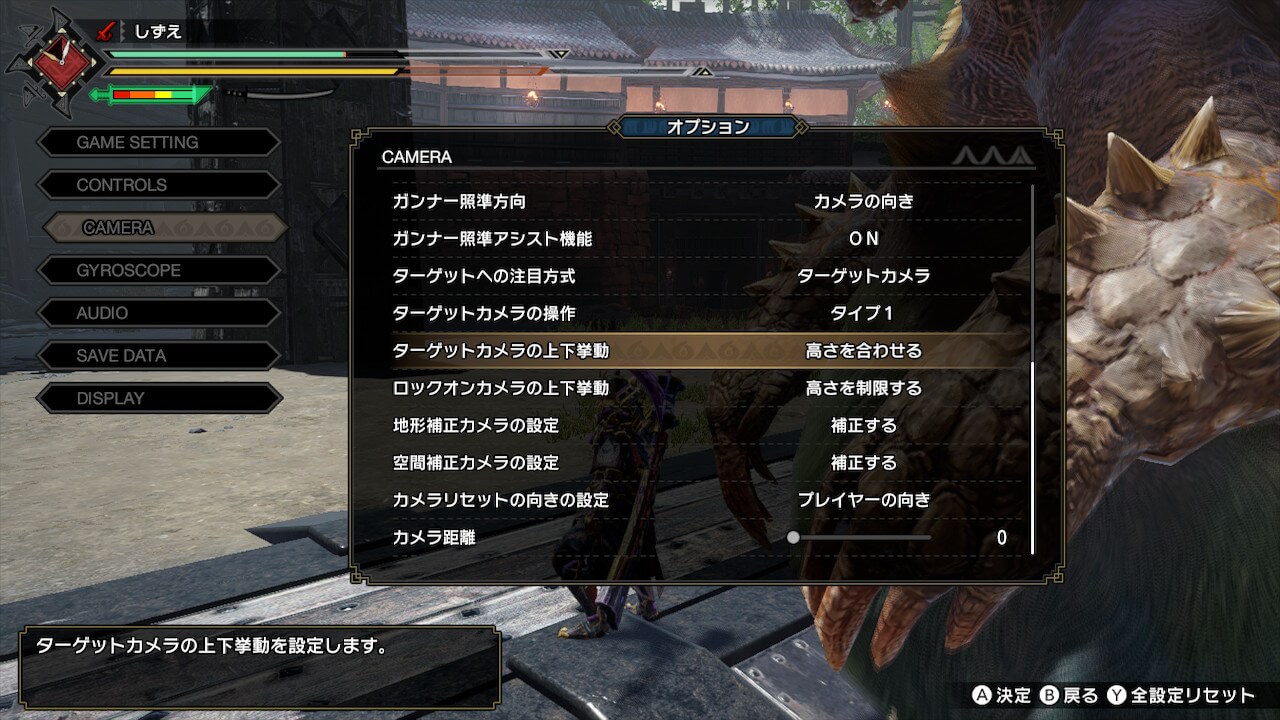Viewport: 1280px width, 720px height.
Task: Choose the DISPLAY settings category
Action: (x=158, y=398)
